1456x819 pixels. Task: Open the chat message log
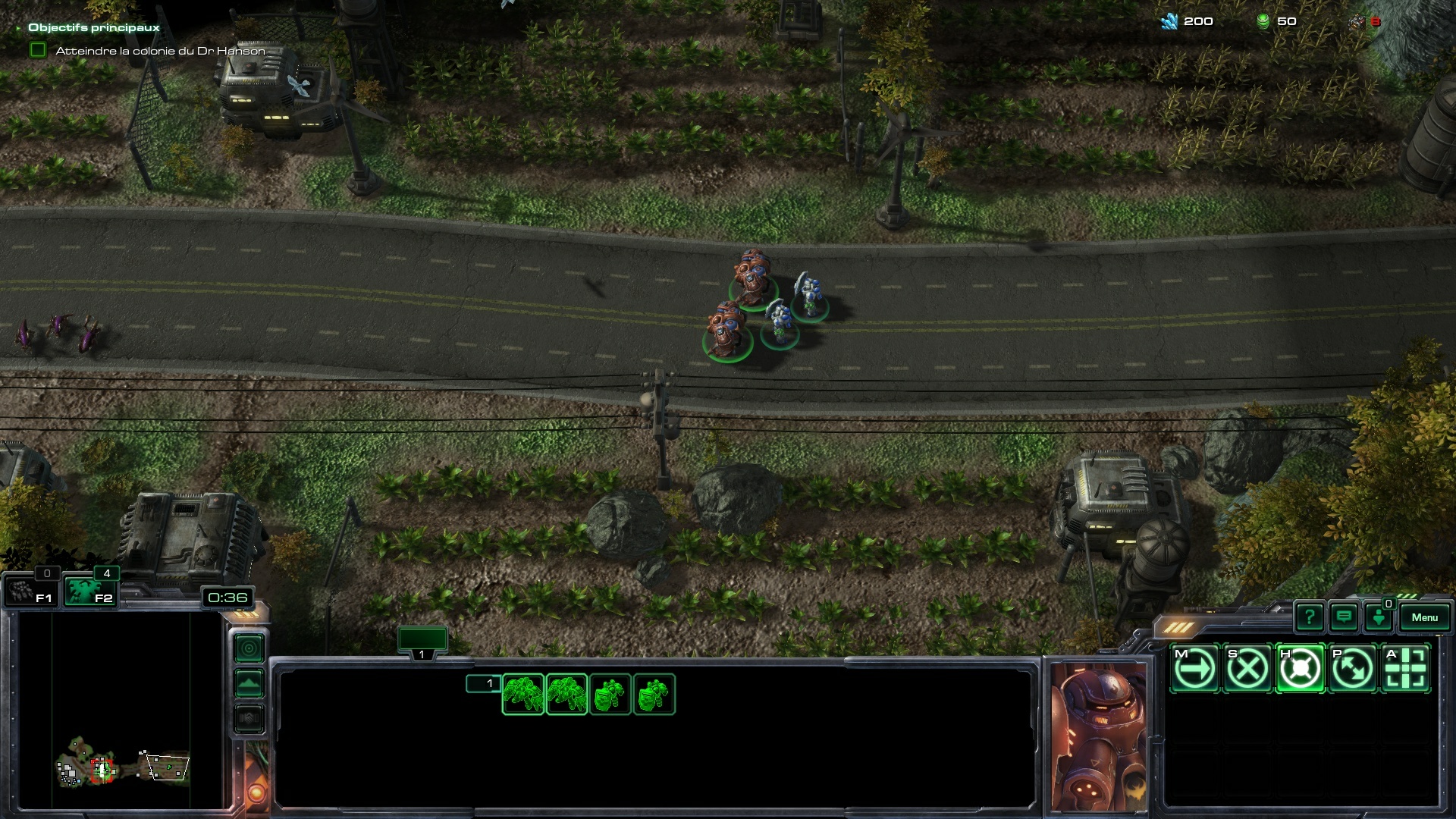coord(1344,617)
